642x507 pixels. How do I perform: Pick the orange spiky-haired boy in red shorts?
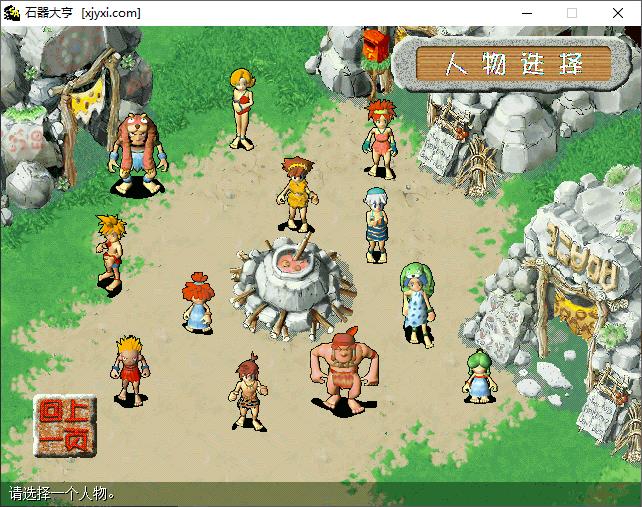110,252
